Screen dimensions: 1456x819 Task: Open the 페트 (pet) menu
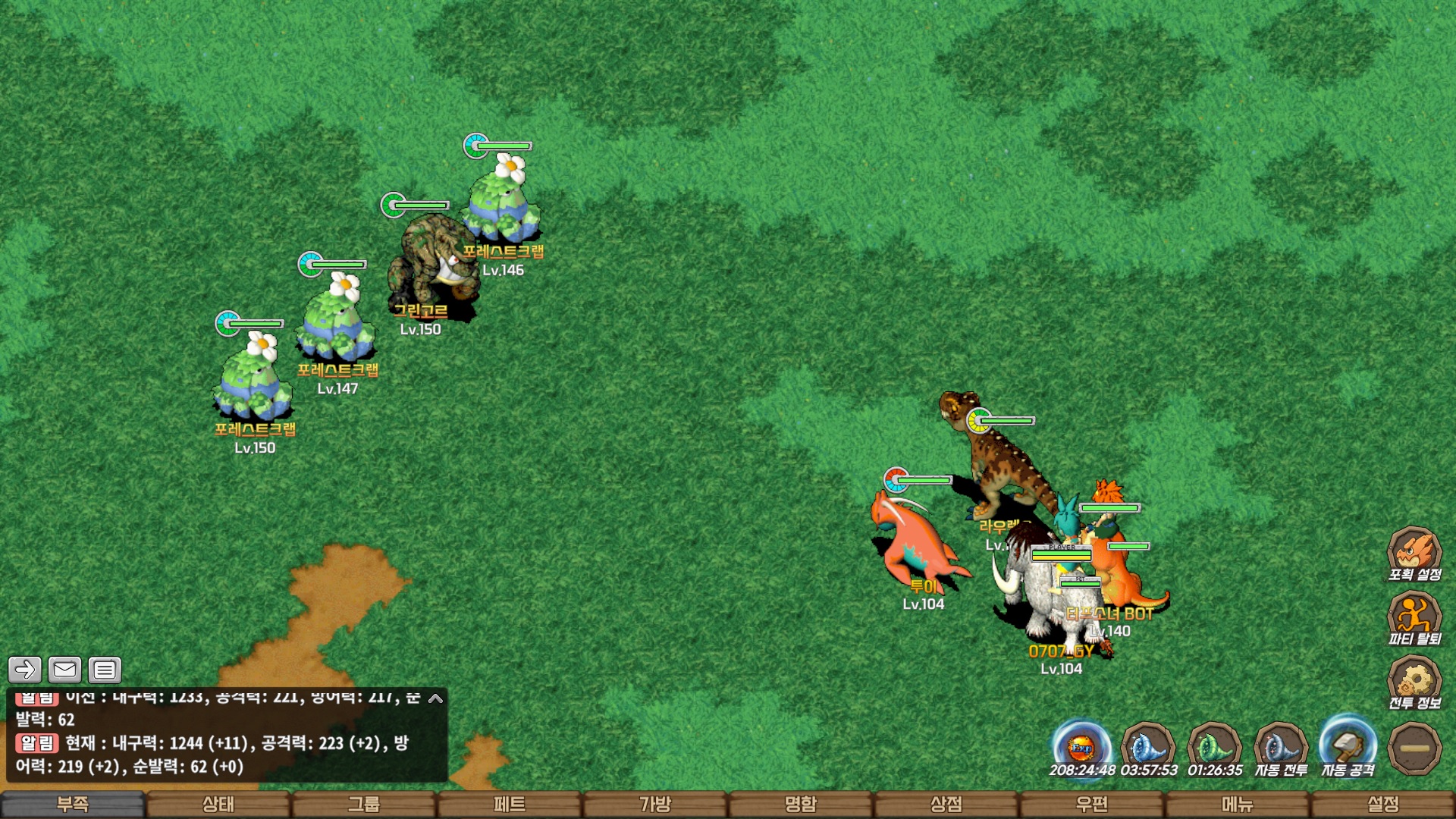pos(510,804)
